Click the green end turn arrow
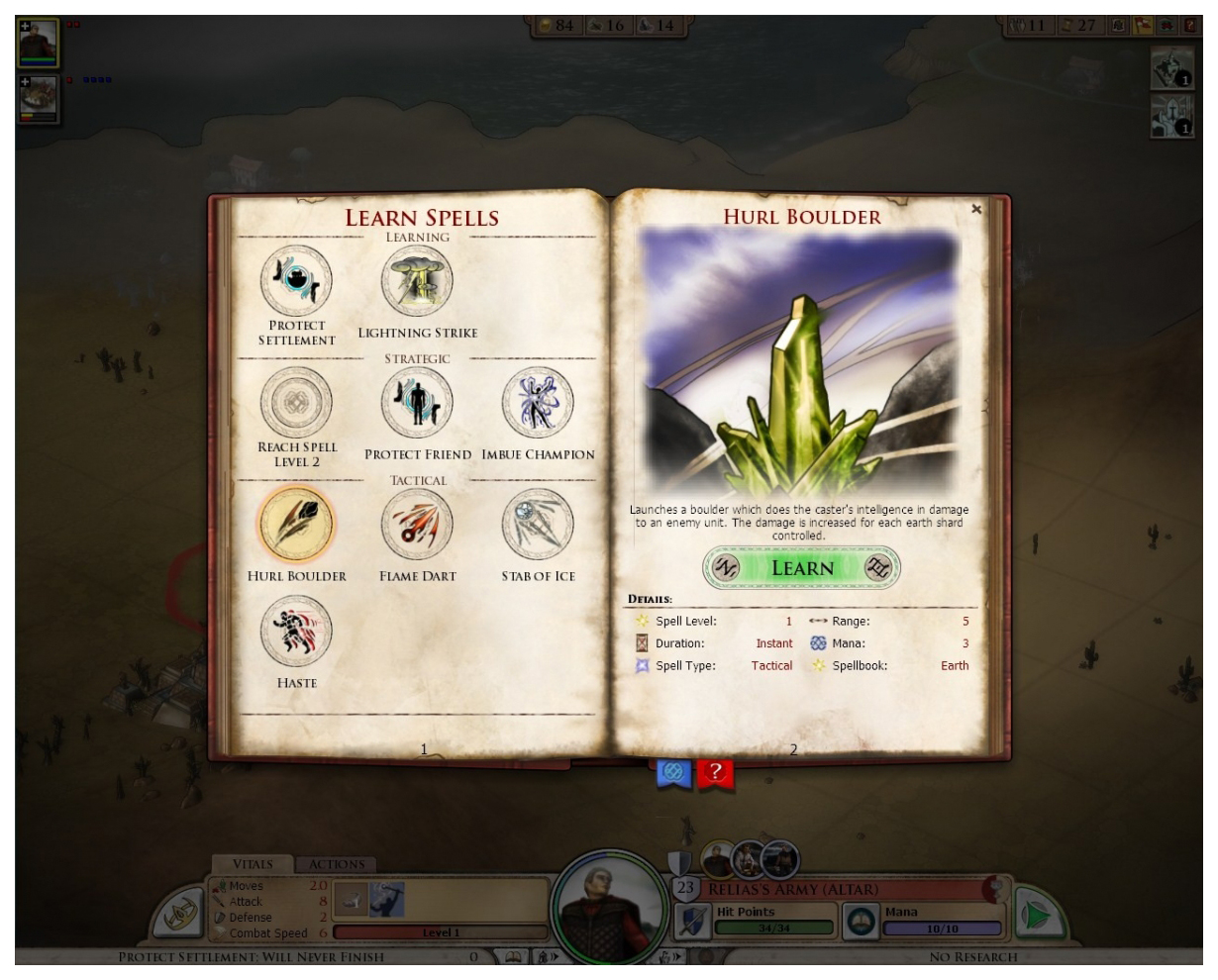1218x980 pixels. pos(1036,917)
